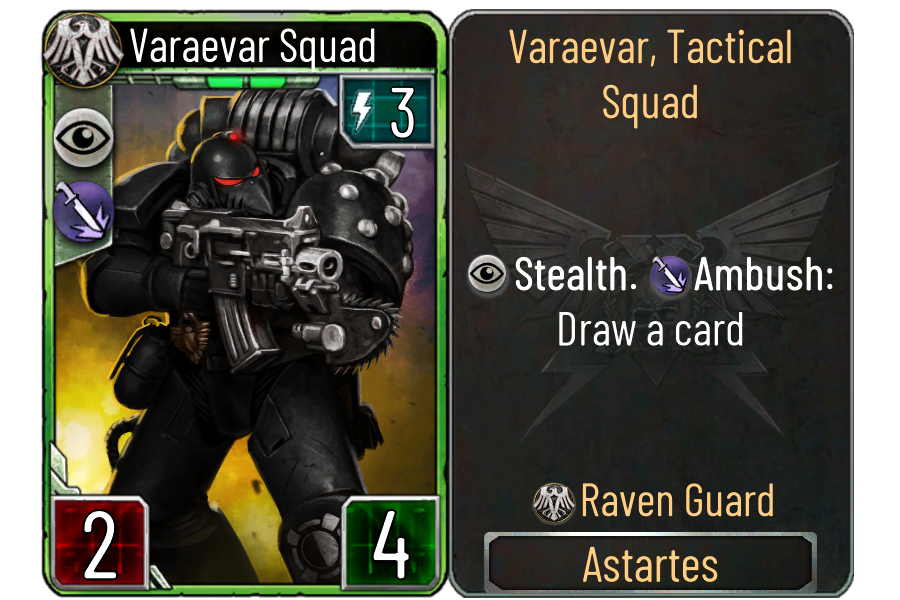Screen dimensions: 900x600
Task: Select the Varaevar Squad card
Action: coord(243,300)
